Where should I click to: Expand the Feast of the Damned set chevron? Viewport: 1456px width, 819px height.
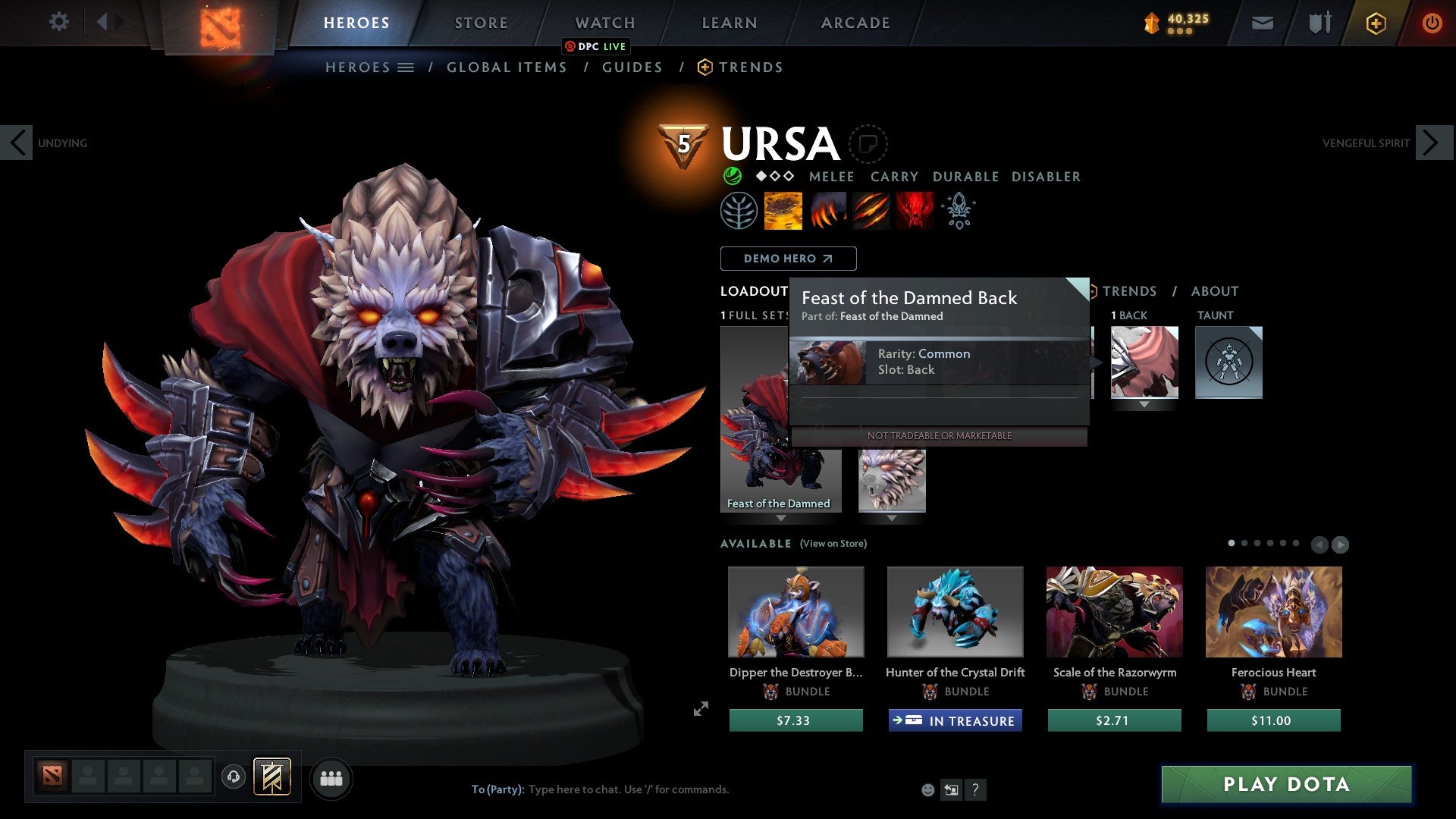780,520
